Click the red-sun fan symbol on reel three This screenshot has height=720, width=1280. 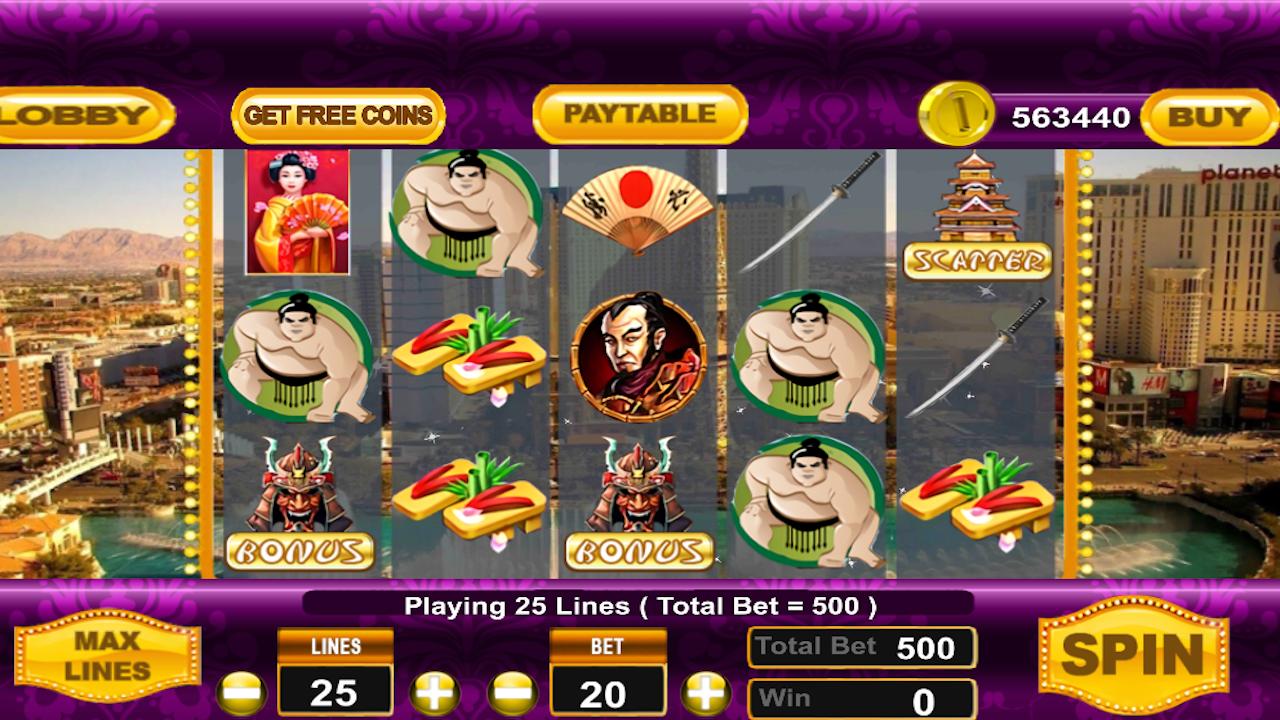tap(640, 205)
